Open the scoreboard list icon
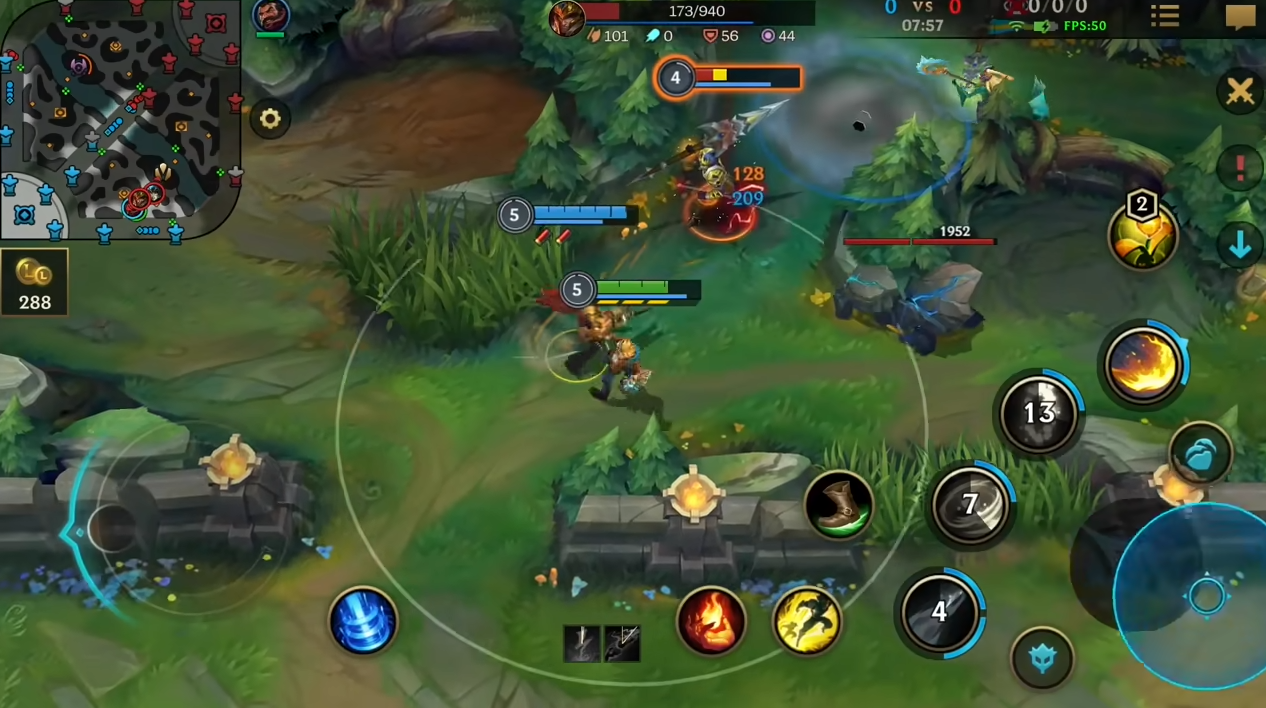1266x708 pixels. pyautogui.click(x=1165, y=16)
